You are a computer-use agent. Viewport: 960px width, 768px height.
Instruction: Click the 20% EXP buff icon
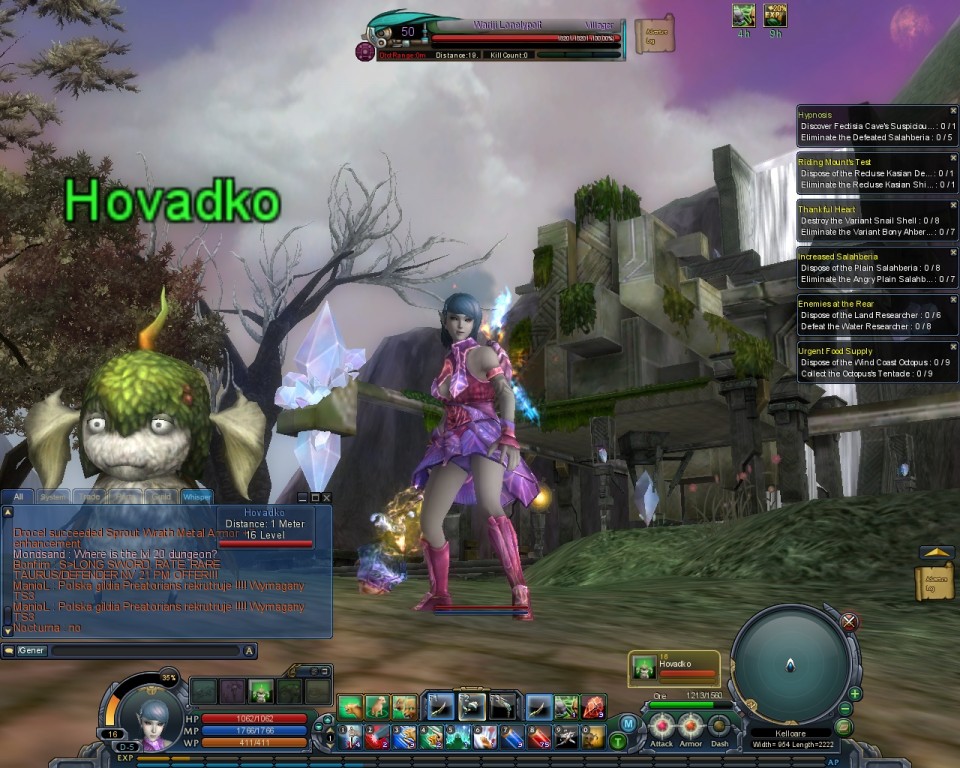(x=775, y=15)
